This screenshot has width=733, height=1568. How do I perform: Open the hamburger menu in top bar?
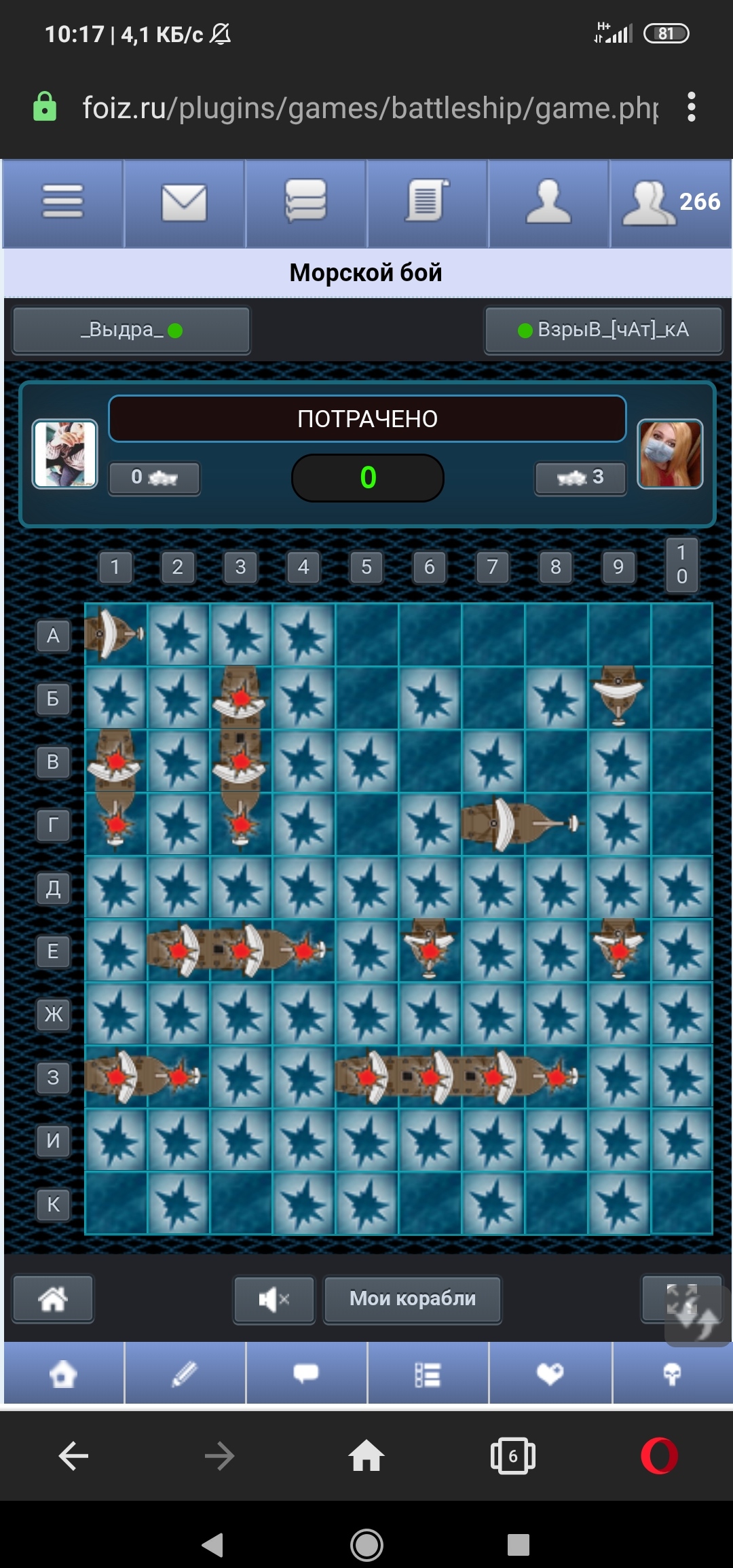(x=62, y=202)
